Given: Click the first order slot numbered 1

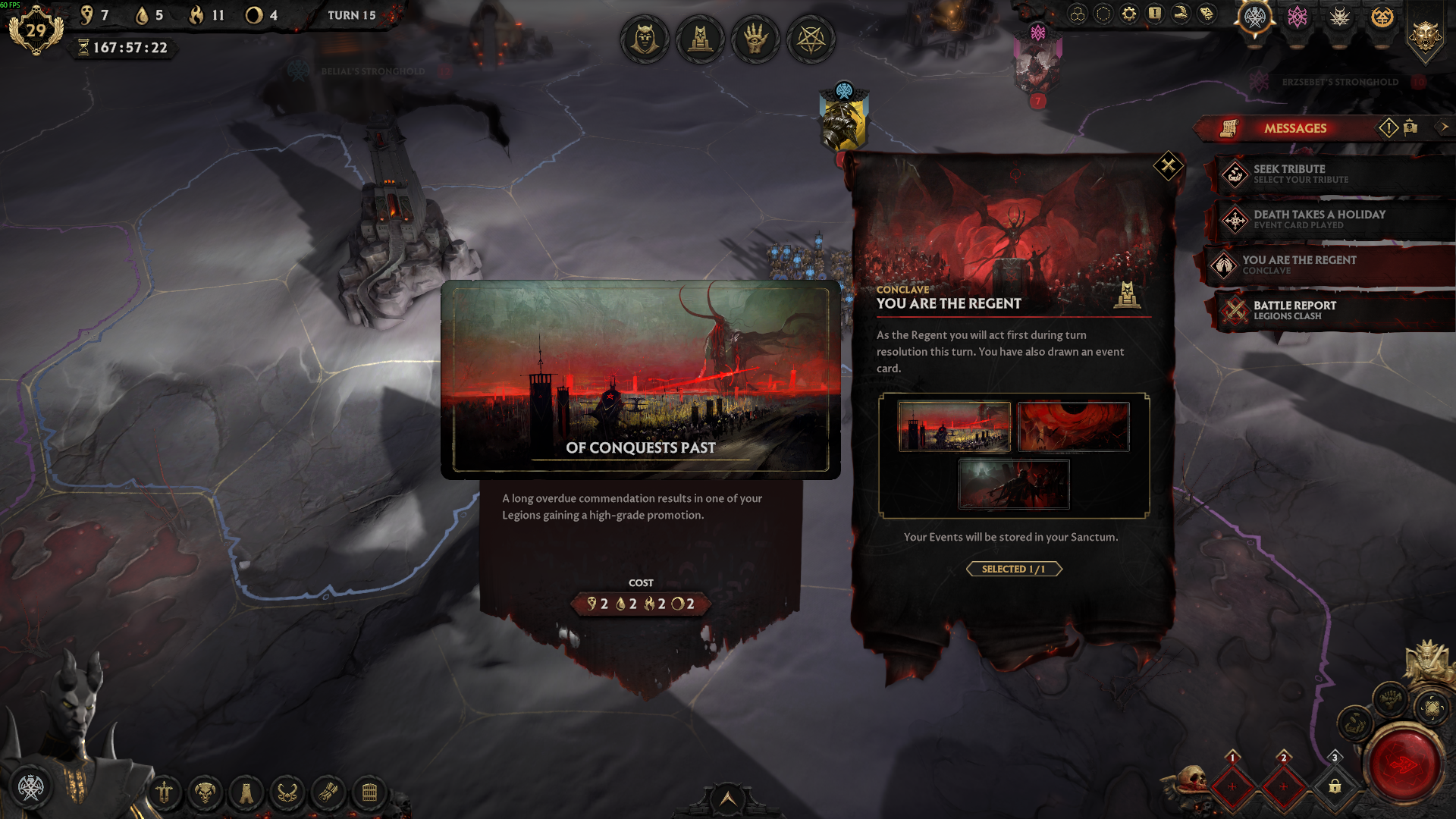Looking at the screenshot, I should tap(1232, 786).
